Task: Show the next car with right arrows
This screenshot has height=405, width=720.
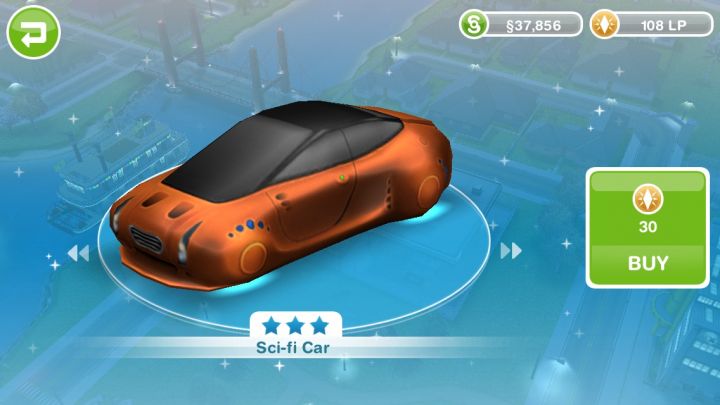Action: [x=511, y=250]
